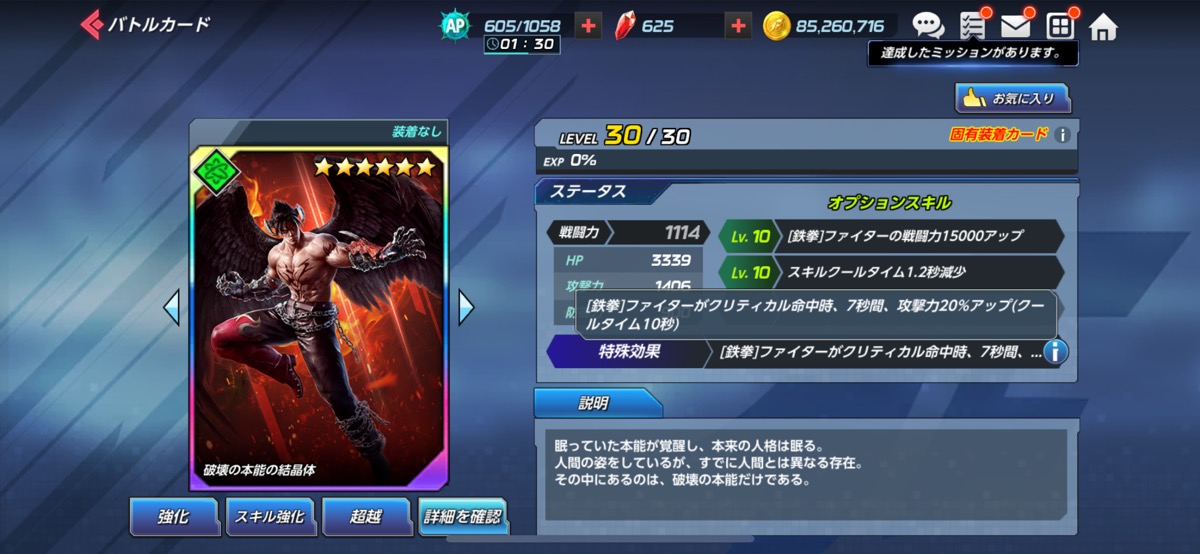The image size is (1200, 554).
Task: Show the next battle card
Action: [x=465, y=307]
